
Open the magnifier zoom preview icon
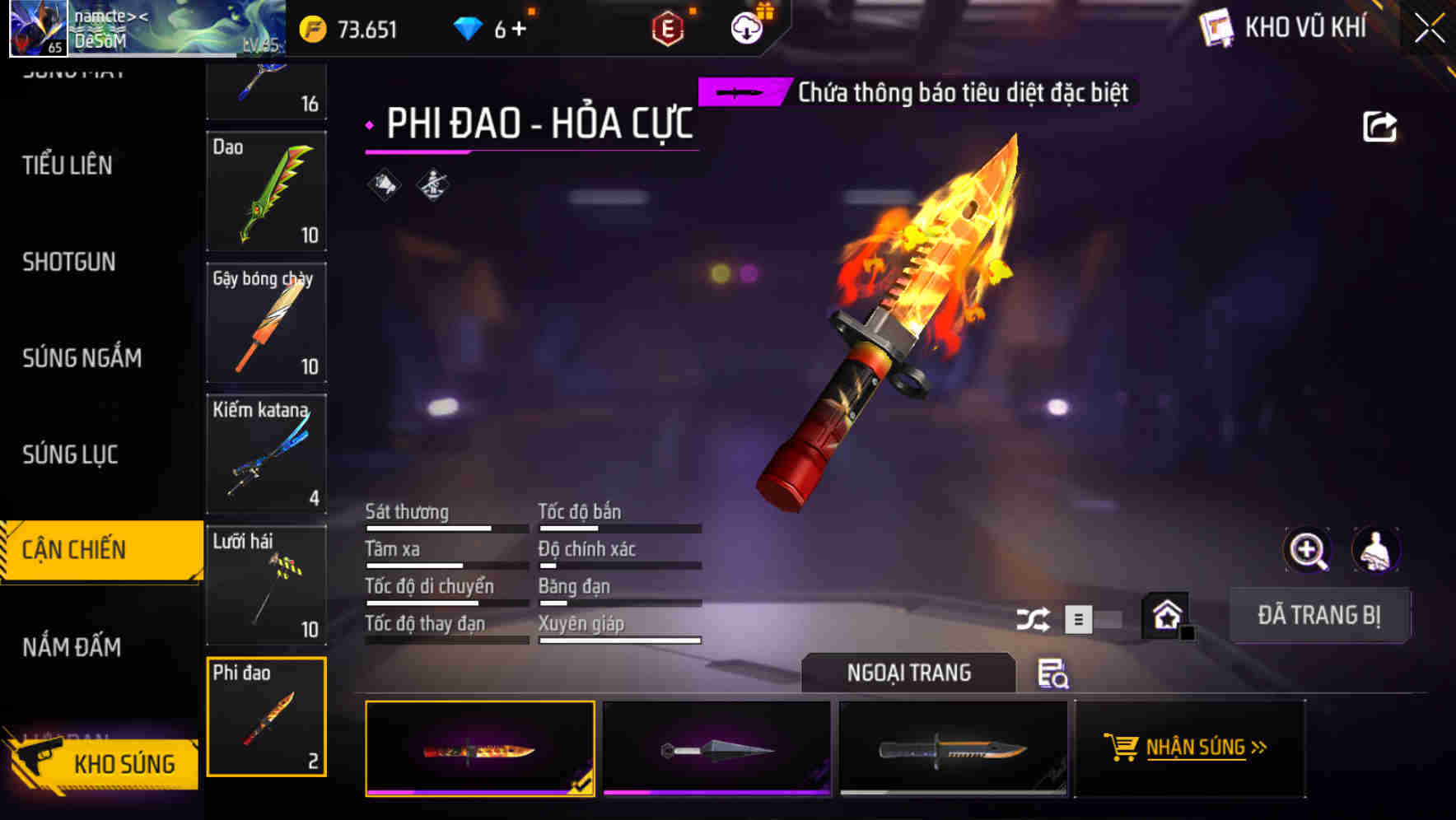click(1305, 550)
